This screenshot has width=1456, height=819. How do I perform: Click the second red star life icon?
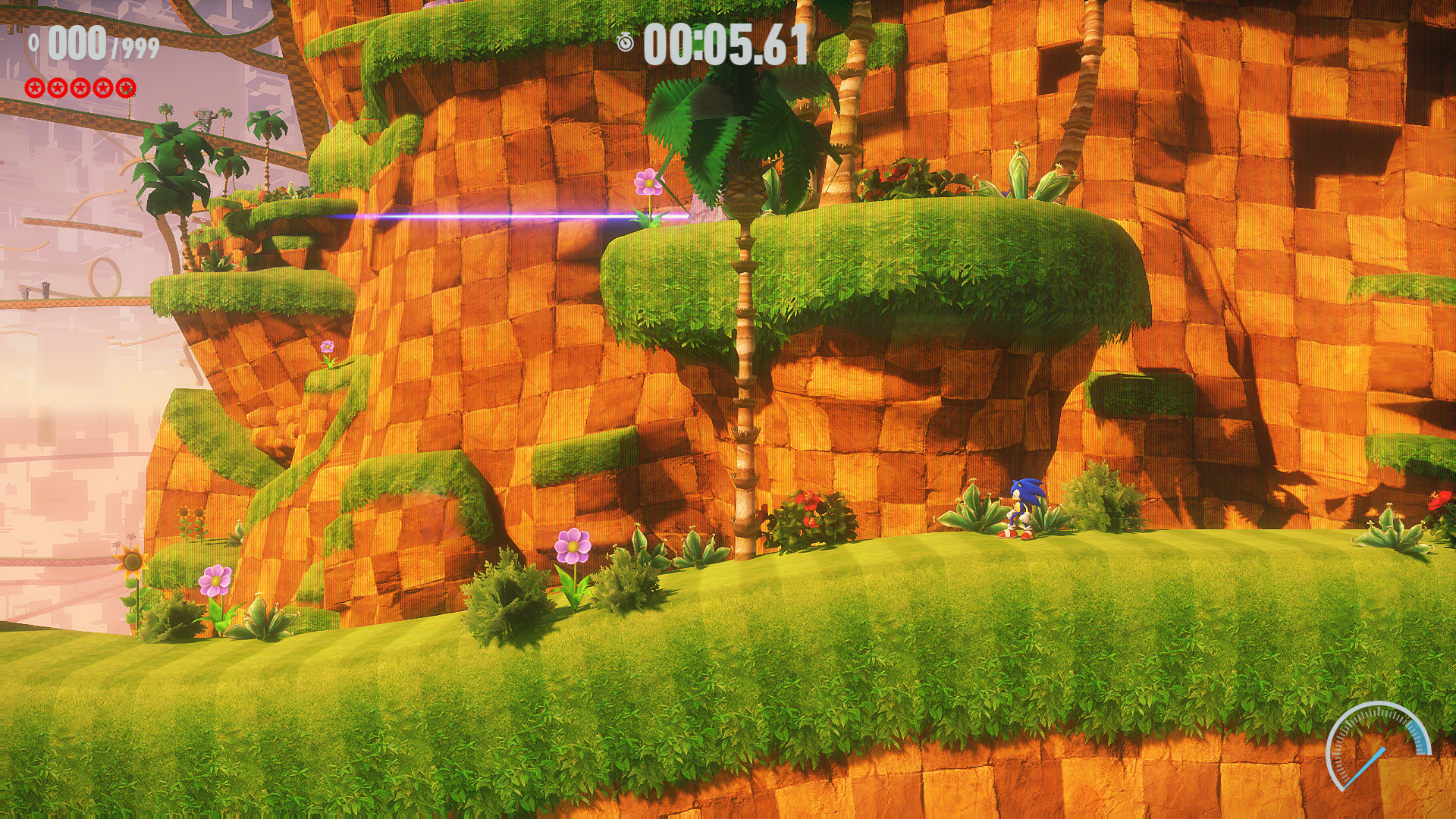click(58, 89)
